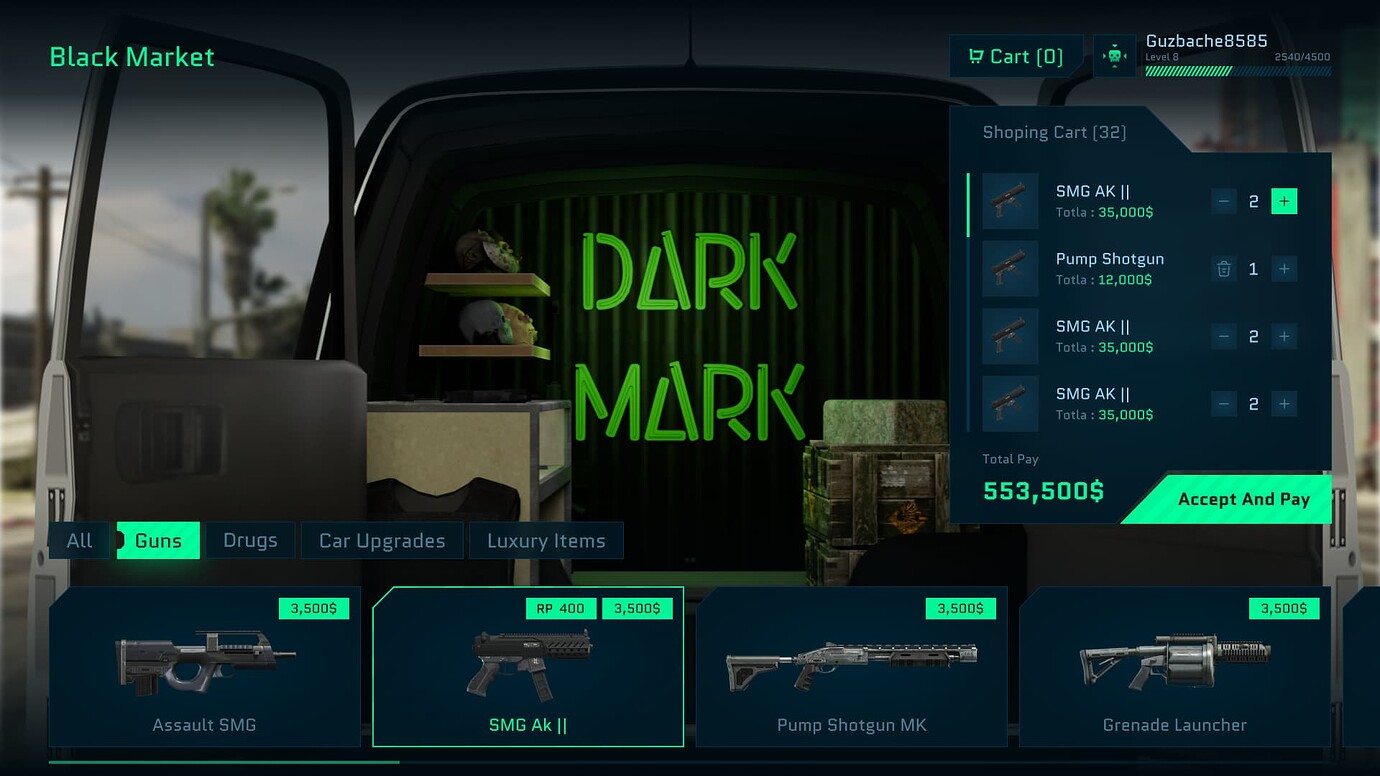Click the robot avatar next to Guzbache8585

[1114, 56]
